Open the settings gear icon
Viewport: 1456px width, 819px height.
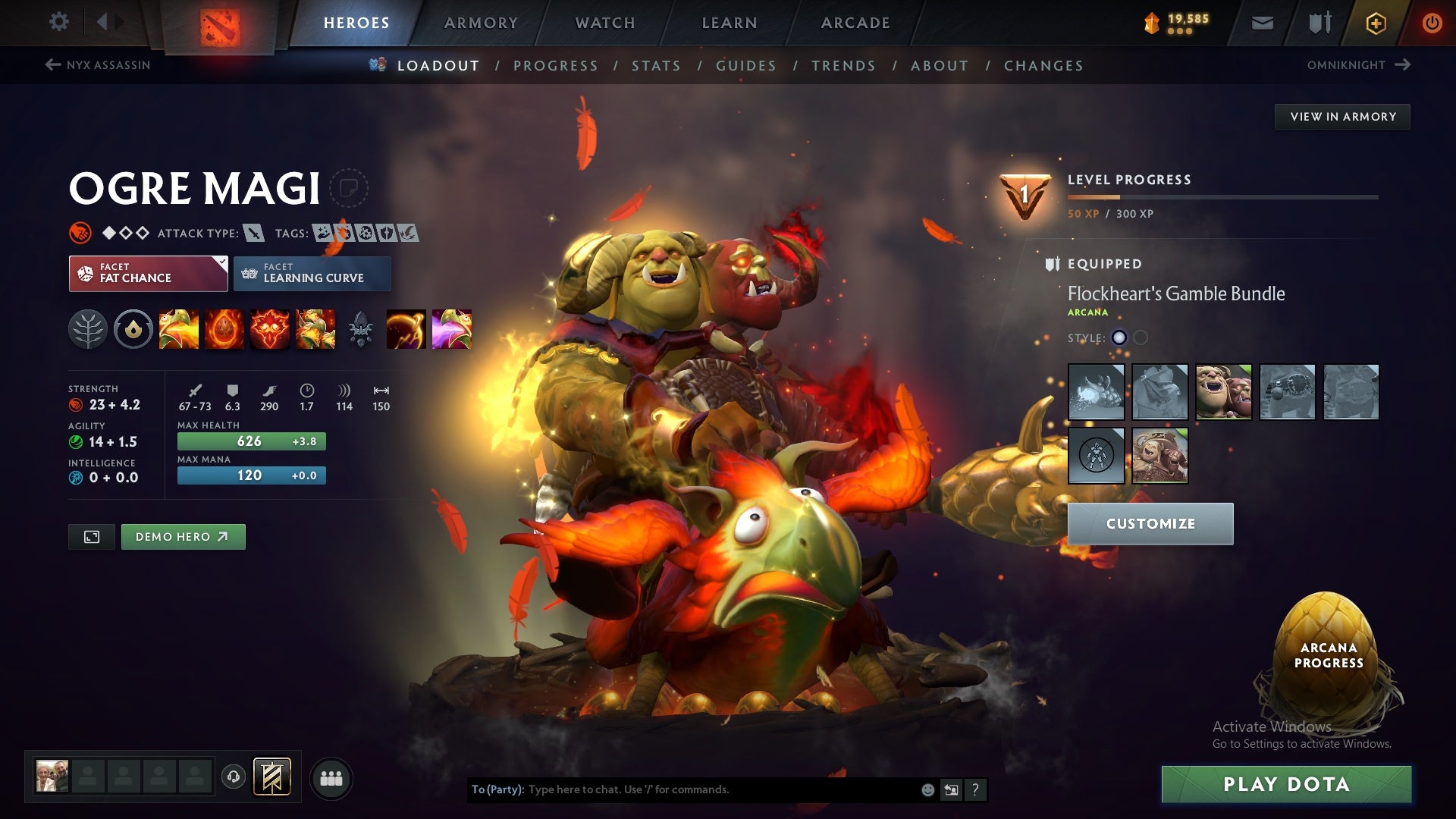tap(59, 22)
